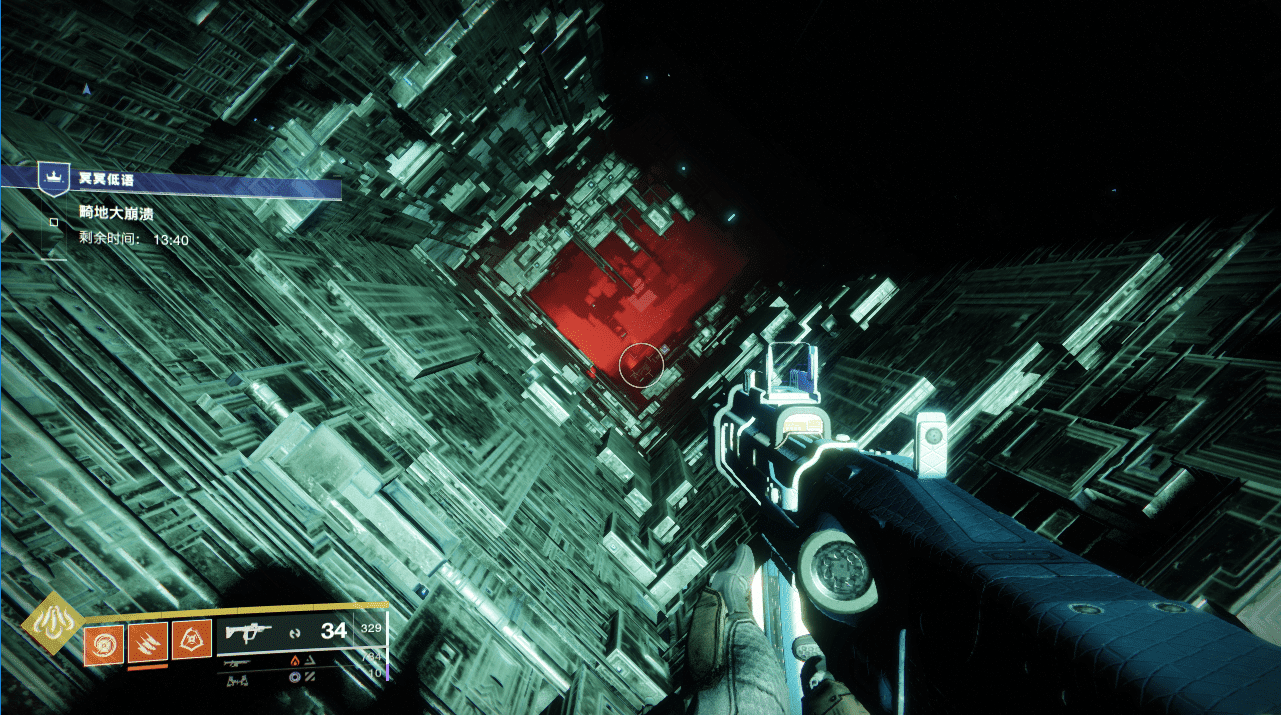Click the crown shield mission emblem

(x=51, y=177)
